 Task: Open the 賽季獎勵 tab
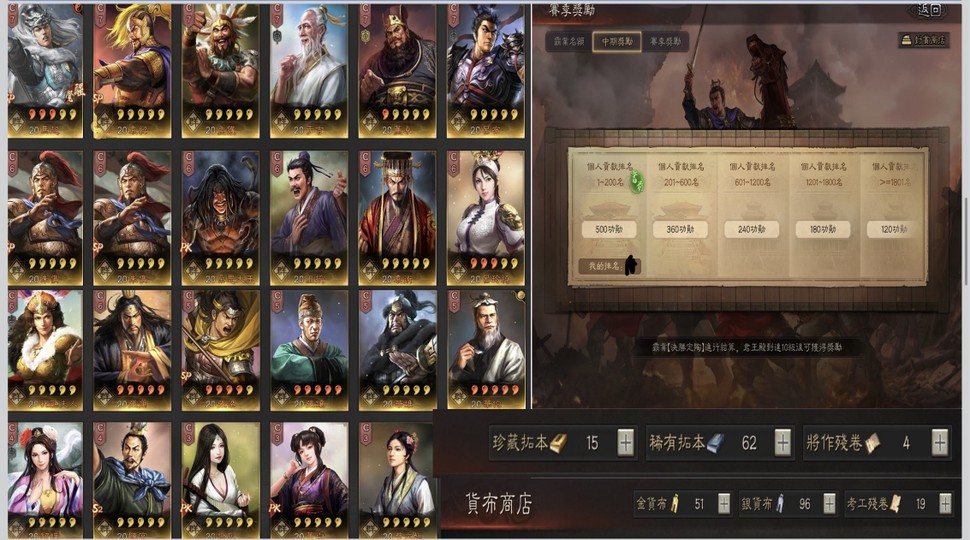pyautogui.click(x=666, y=41)
